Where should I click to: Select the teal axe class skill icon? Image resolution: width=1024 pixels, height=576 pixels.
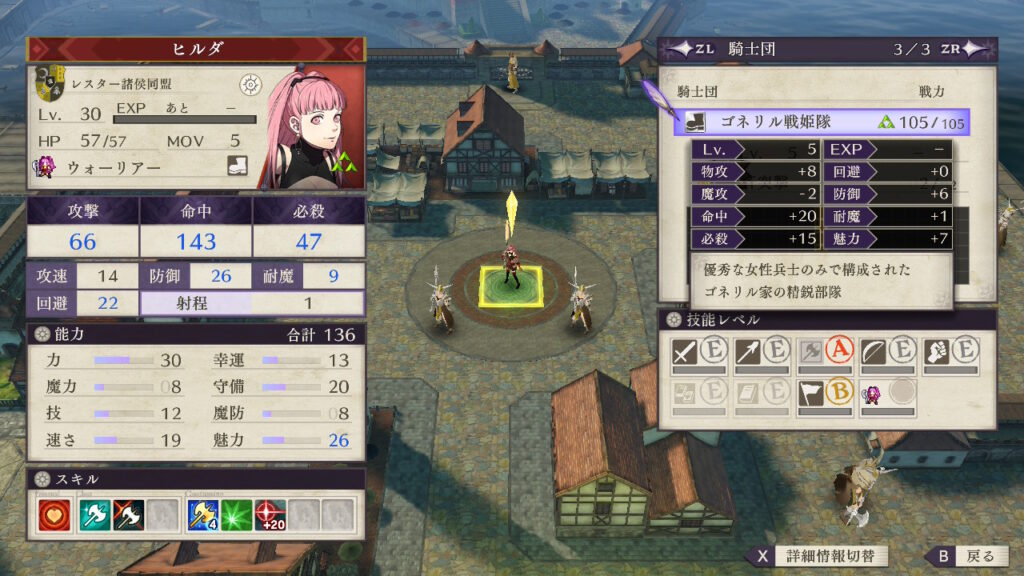tap(92, 515)
